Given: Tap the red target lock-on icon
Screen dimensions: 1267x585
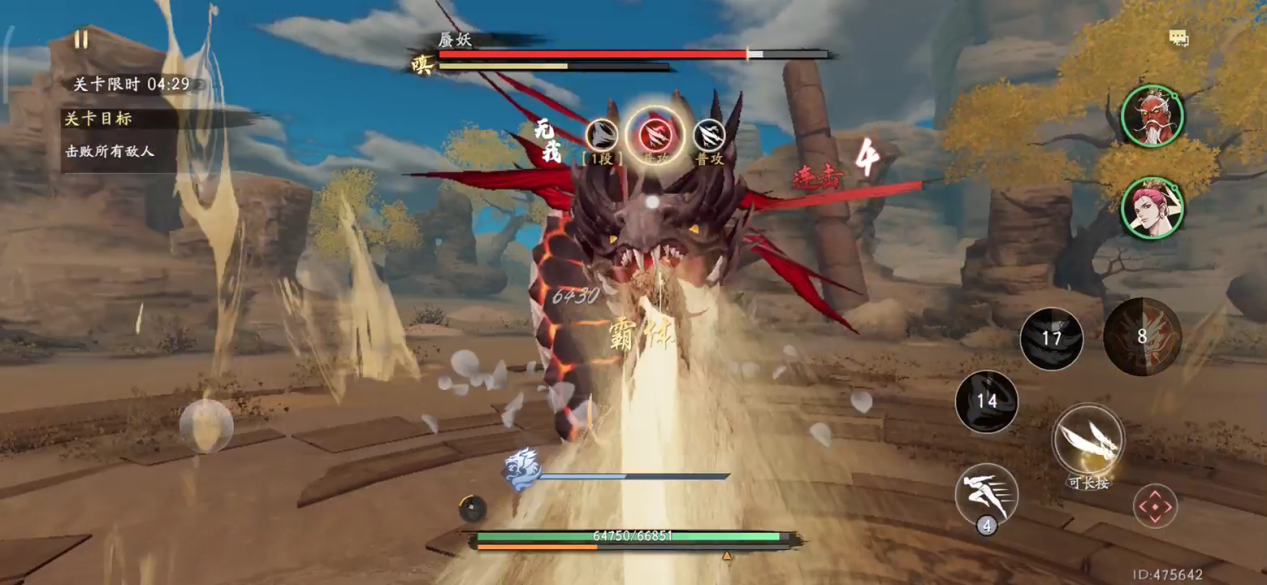Looking at the screenshot, I should coord(1154,507).
